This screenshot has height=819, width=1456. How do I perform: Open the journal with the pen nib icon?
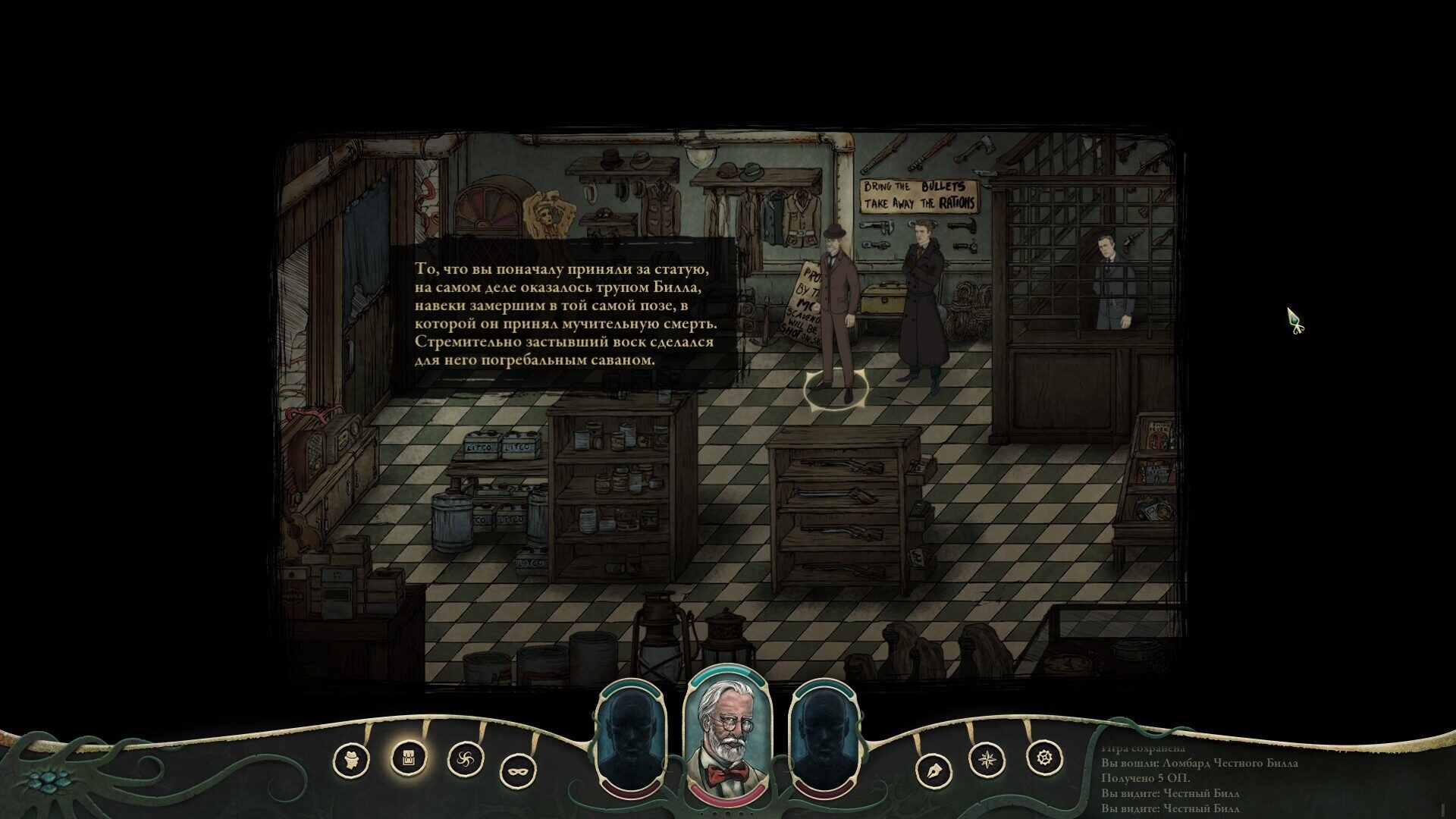(x=932, y=772)
